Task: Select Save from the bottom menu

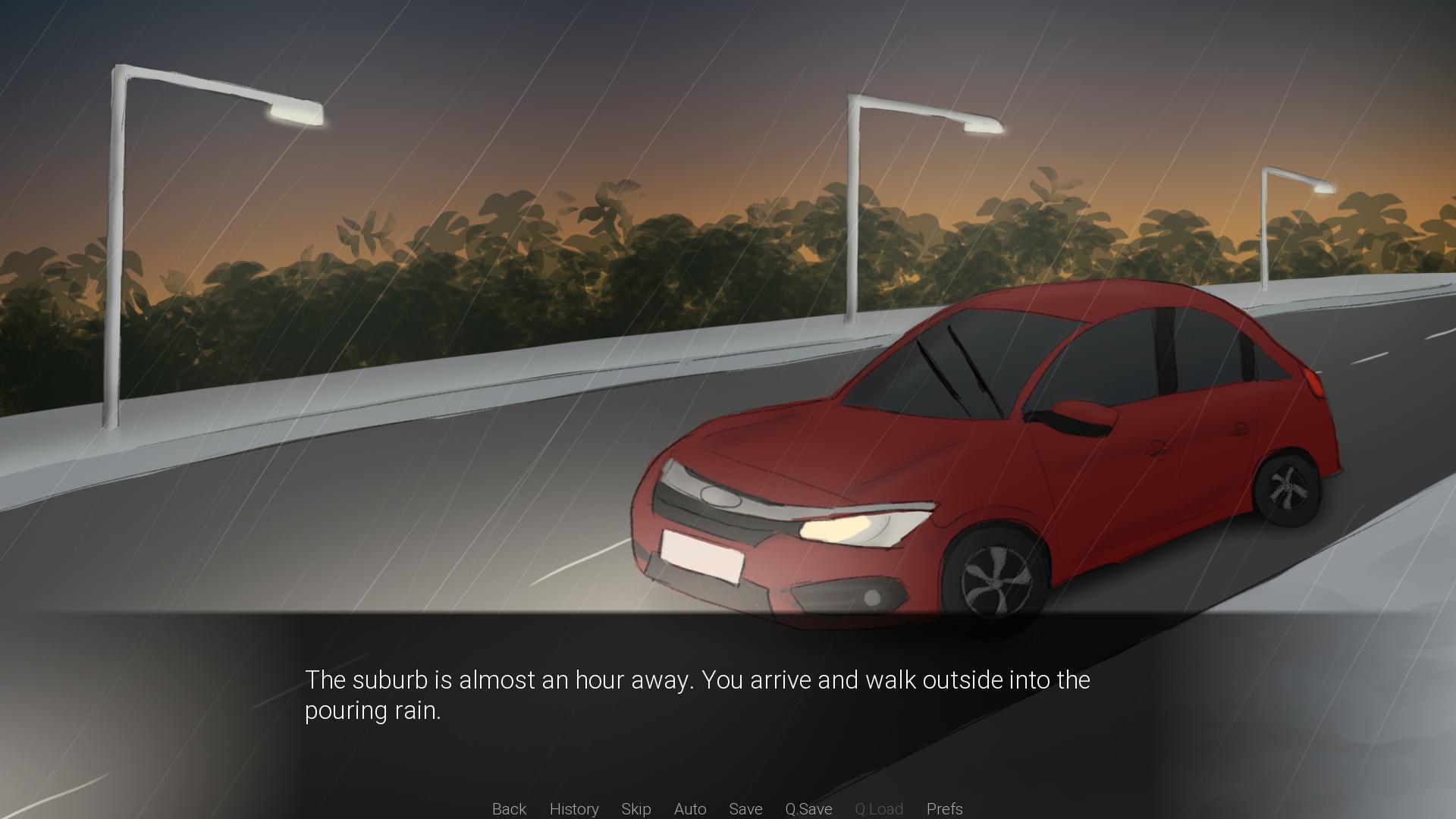Action: click(x=745, y=809)
